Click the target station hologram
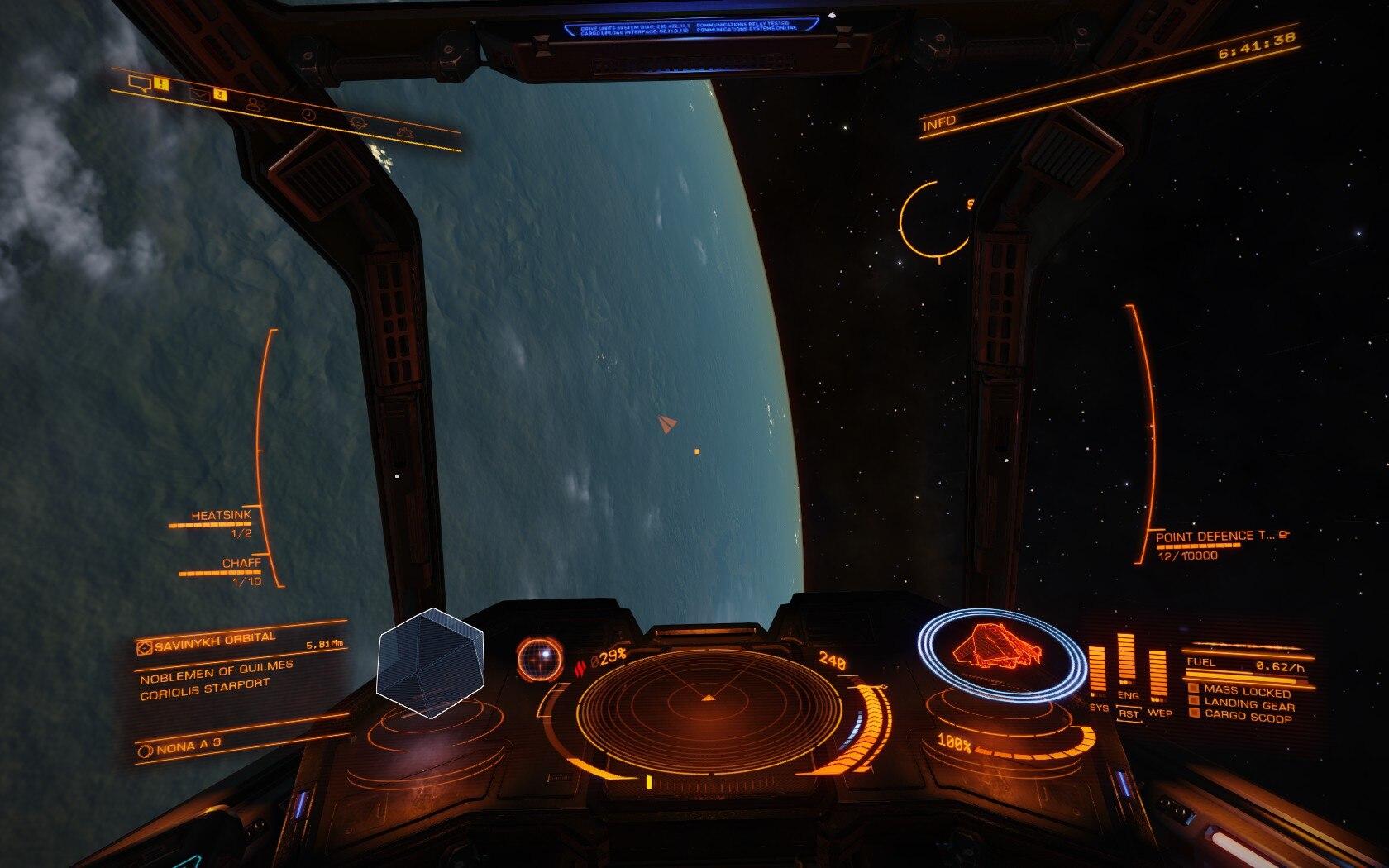 pyautogui.click(x=430, y=662)
